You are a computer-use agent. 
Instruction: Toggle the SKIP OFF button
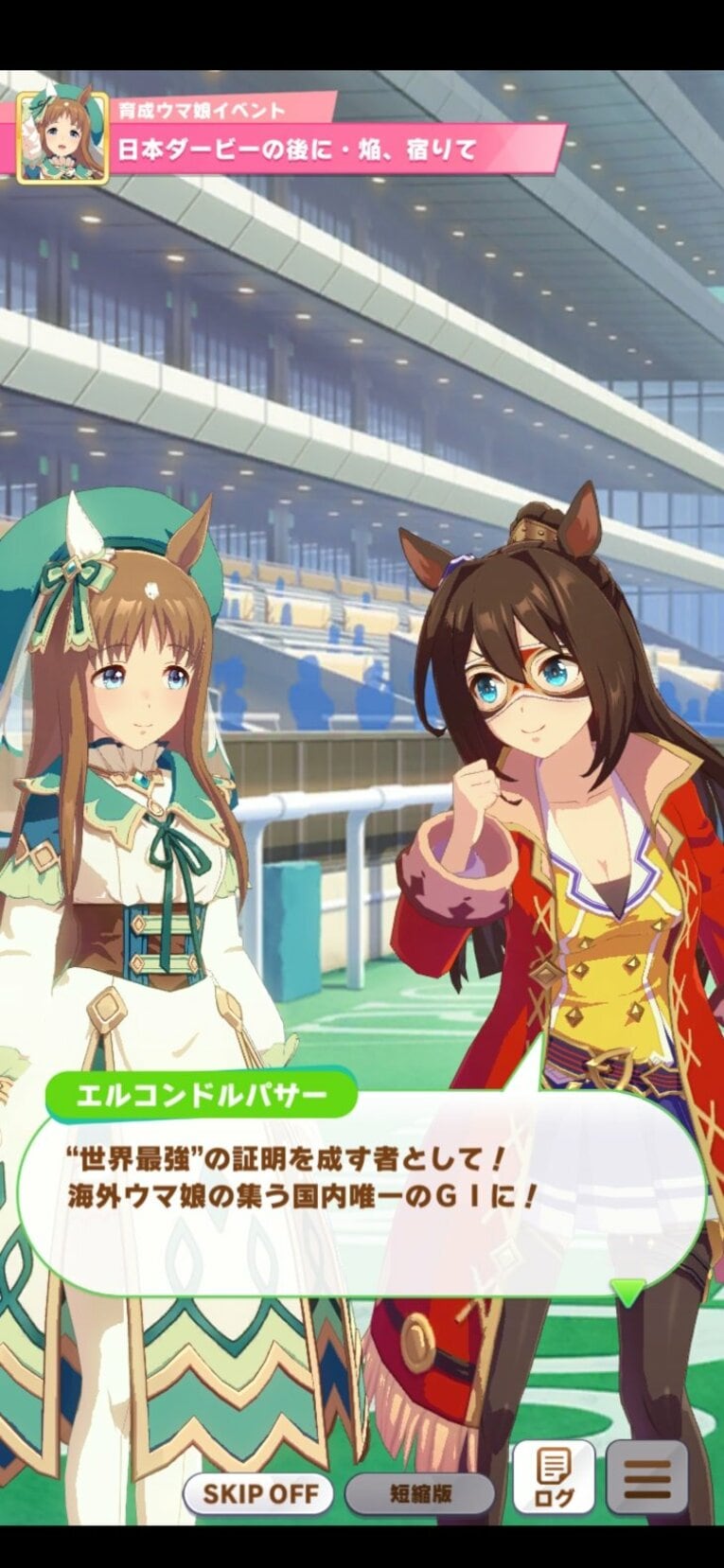(x=256, y=1493)
